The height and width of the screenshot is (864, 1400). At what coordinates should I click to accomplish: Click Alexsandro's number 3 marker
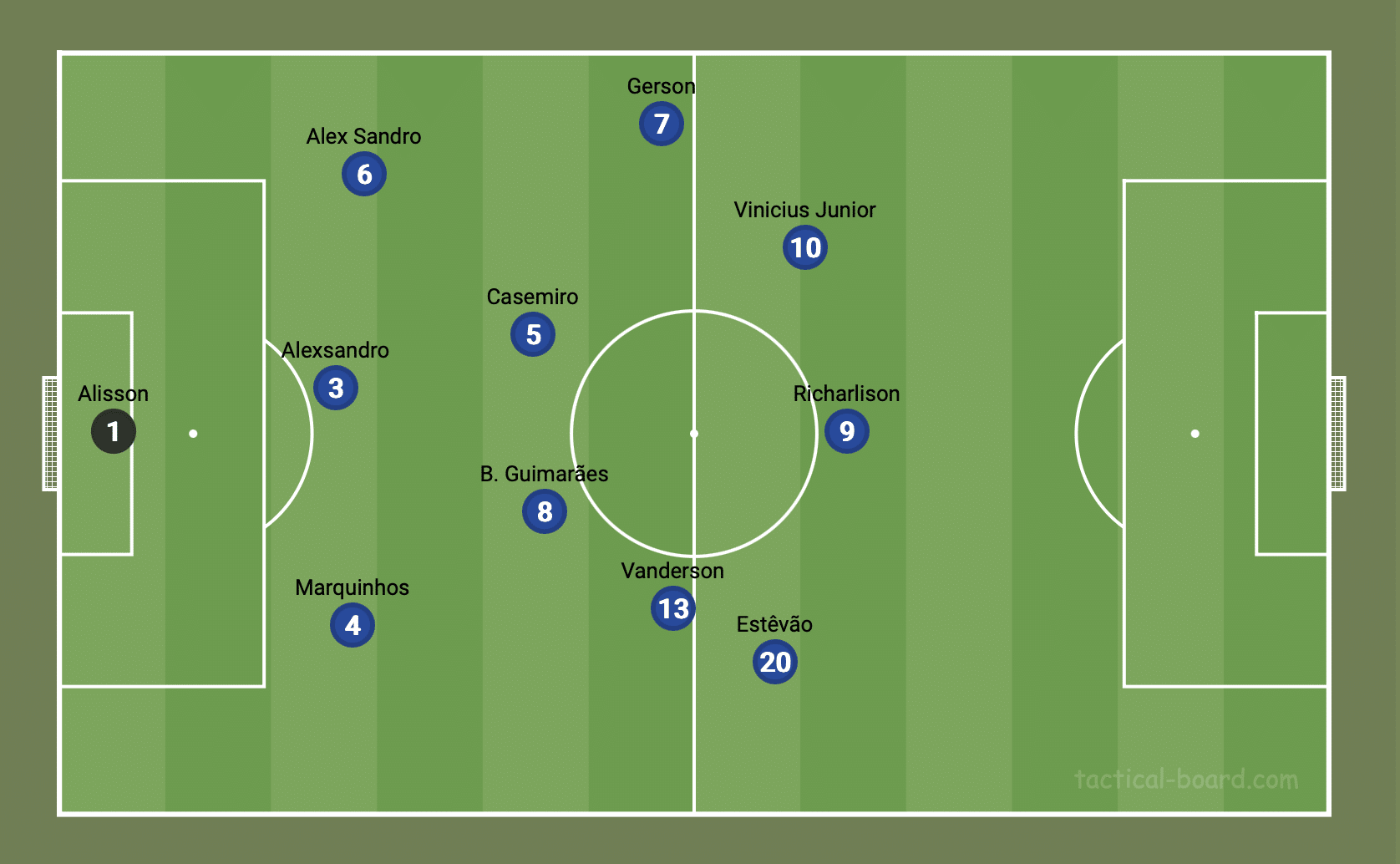click(x=336, y=388)
